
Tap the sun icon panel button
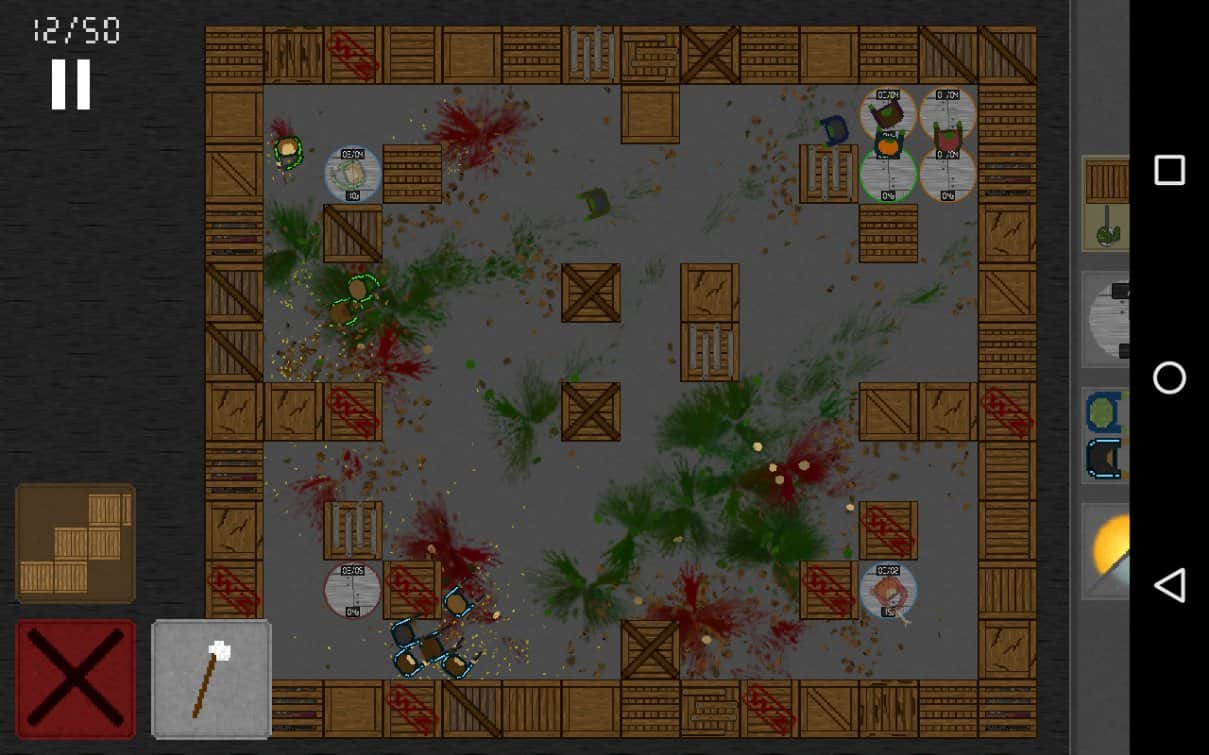coord(1108,551)
